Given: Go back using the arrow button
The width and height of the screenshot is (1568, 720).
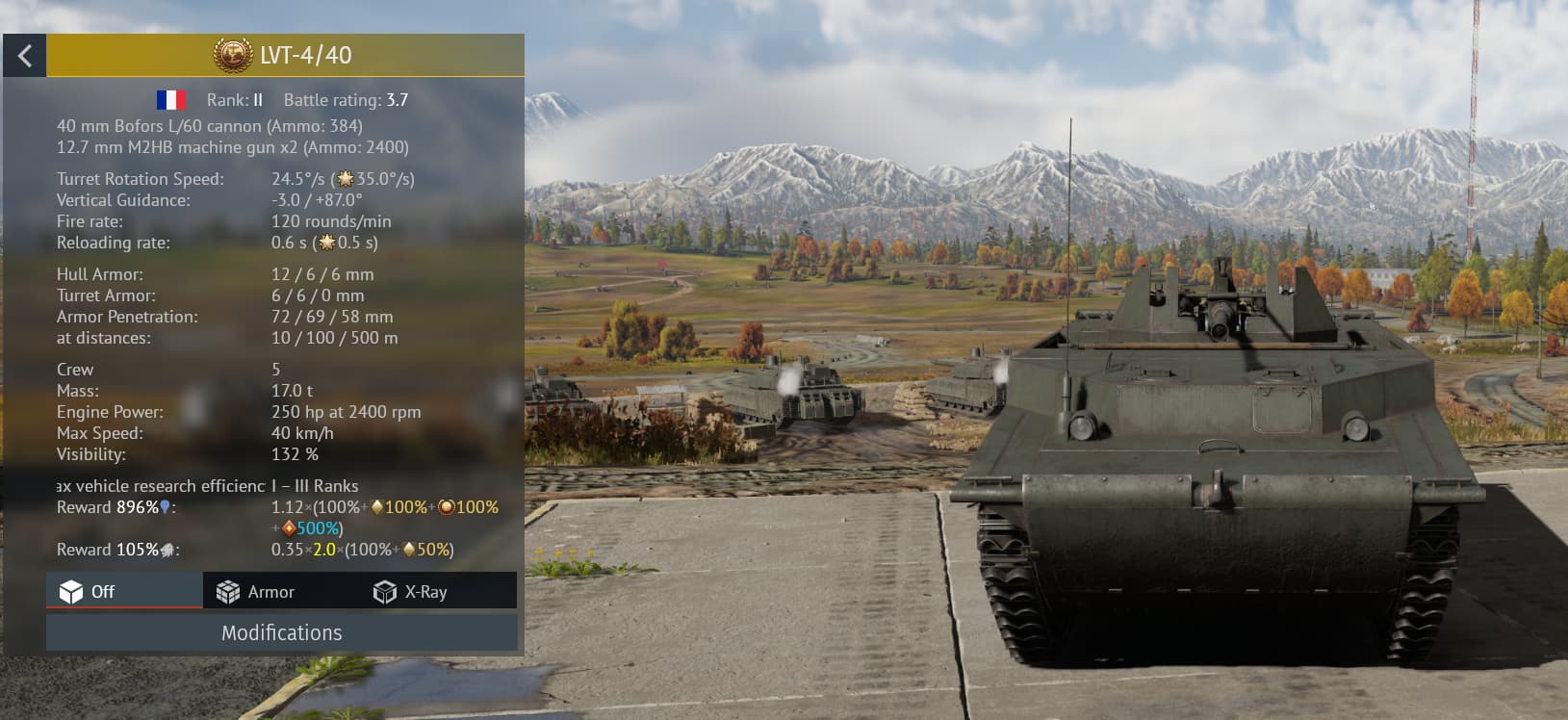Looking at the screenshot, I should coord(25,56).
